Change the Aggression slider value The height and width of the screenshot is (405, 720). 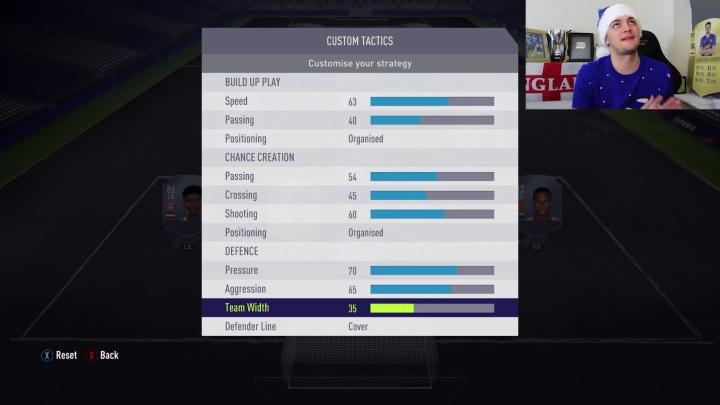tap(431, 289)
